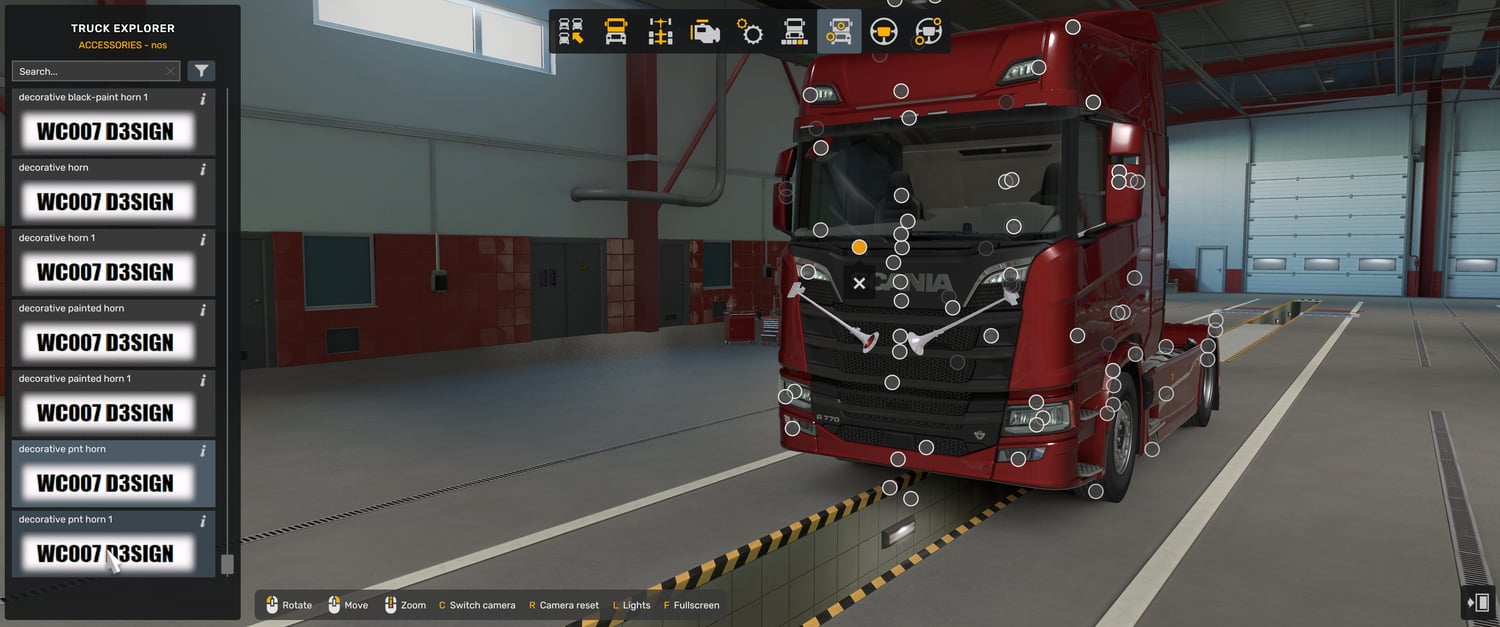Switch to the engine category

[705, 32]
